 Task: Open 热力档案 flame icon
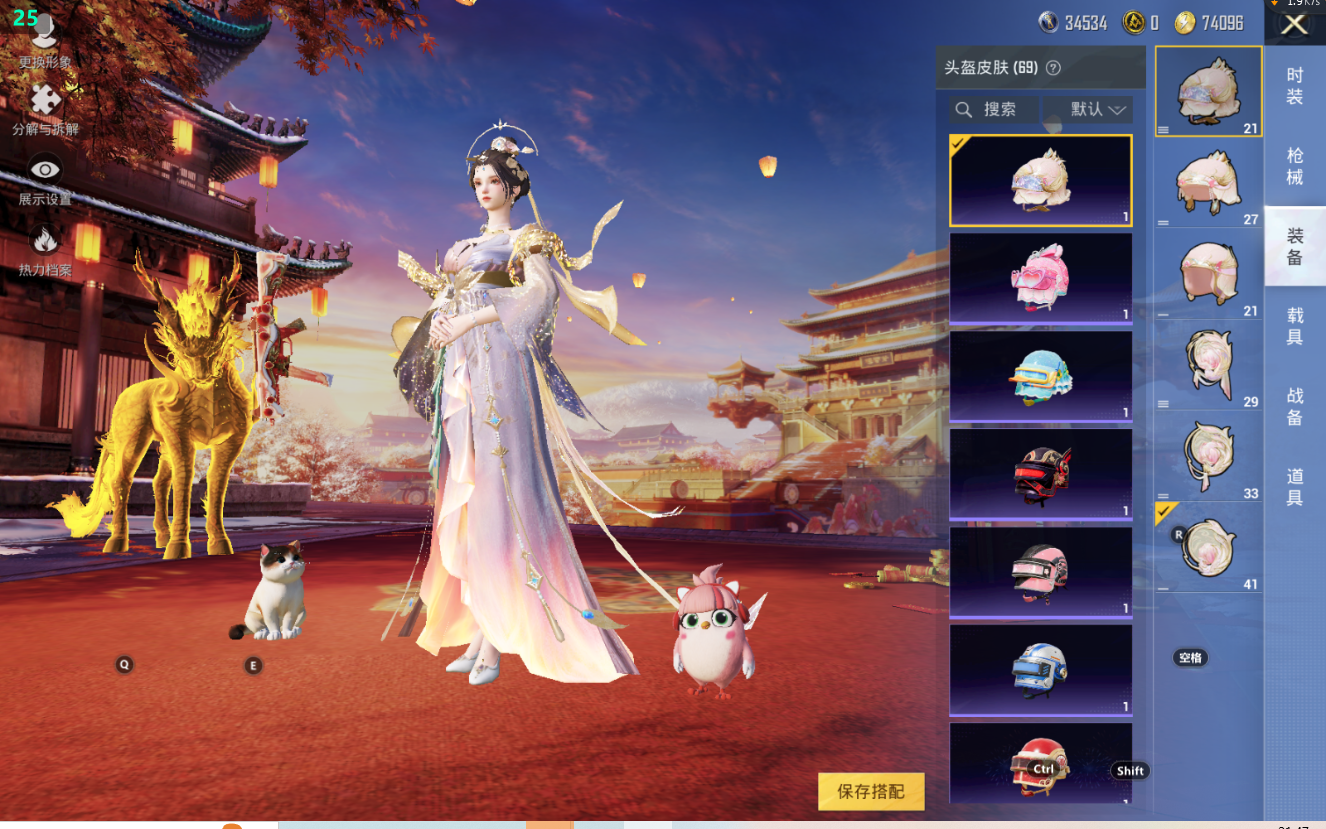point(45,248)
